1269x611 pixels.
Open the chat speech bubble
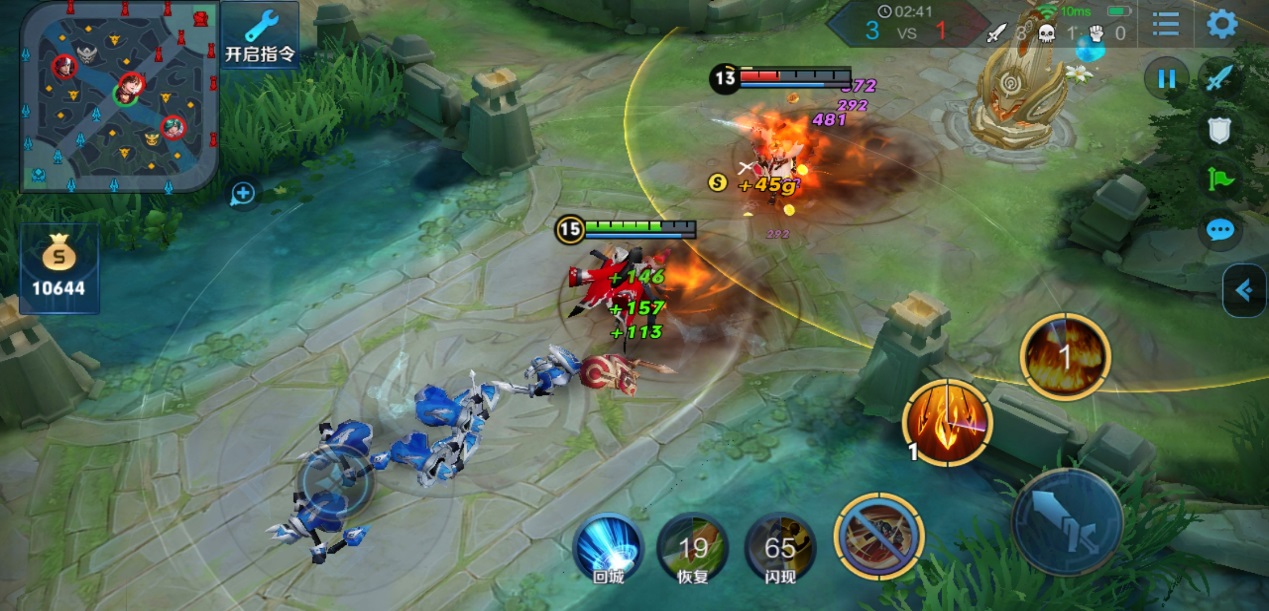[1220, 231]
